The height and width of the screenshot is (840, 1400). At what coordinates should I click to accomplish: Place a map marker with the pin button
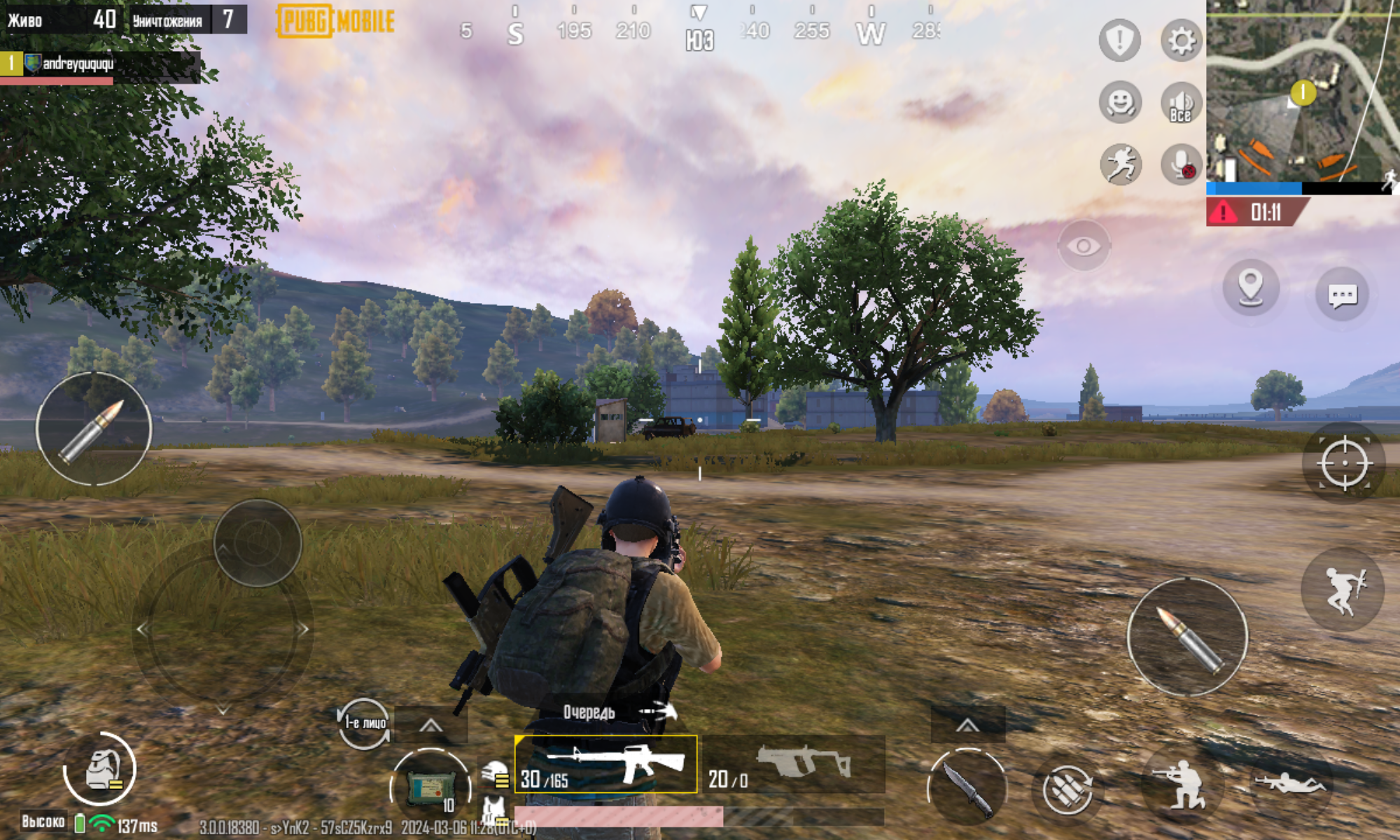click(x=1250, y=288)
